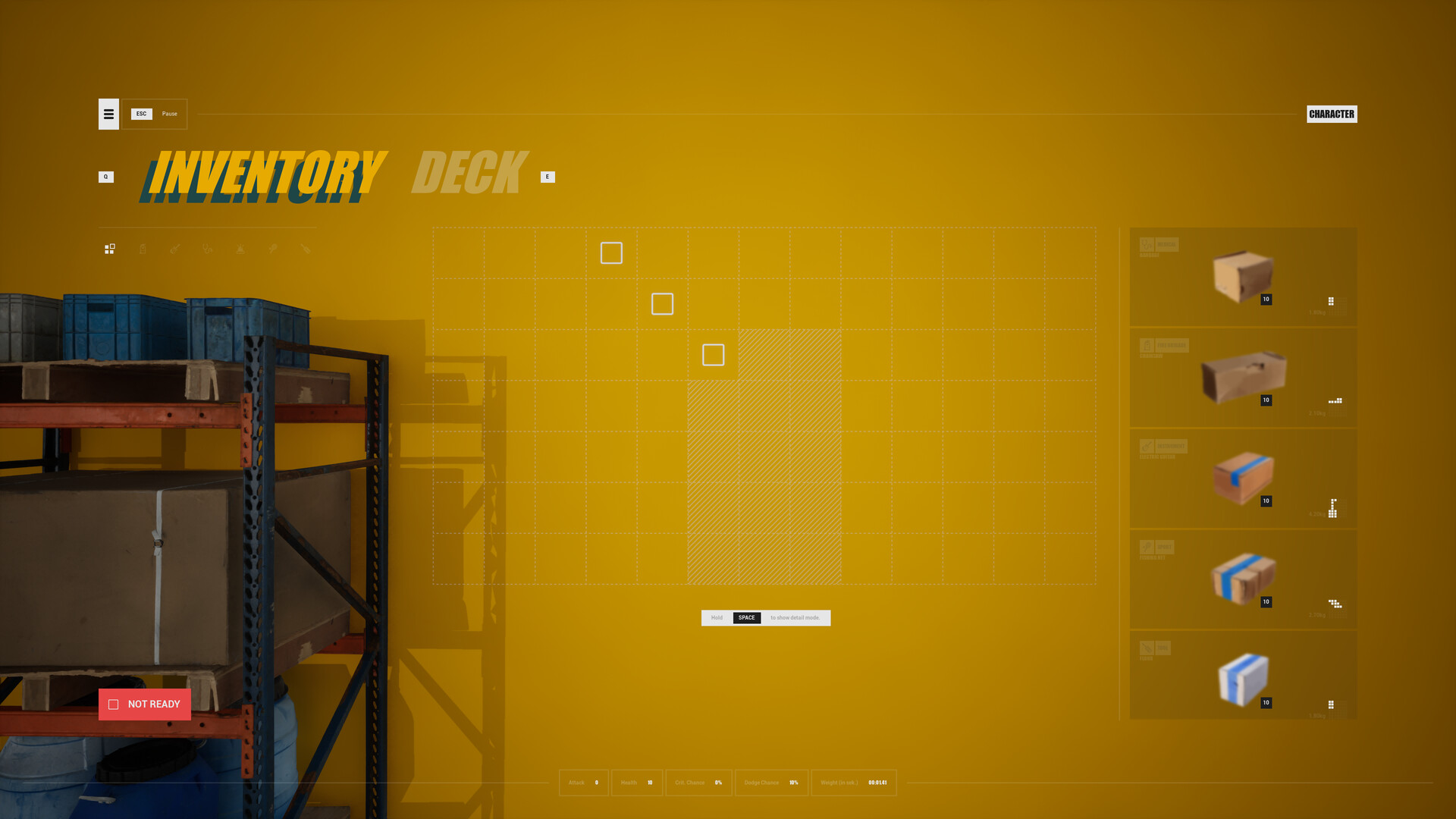Toggle the NOT READY checkbox

(x=114, y=704)
